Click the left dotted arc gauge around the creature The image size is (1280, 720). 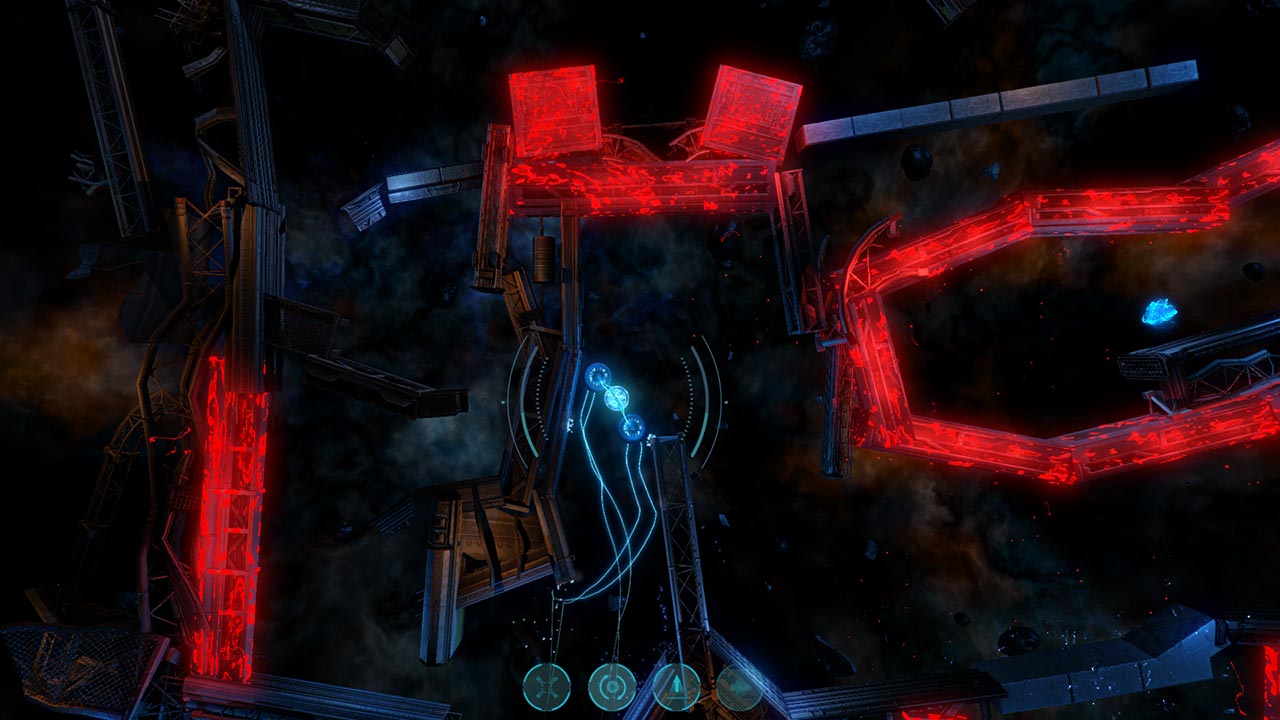tap(538, 398)
